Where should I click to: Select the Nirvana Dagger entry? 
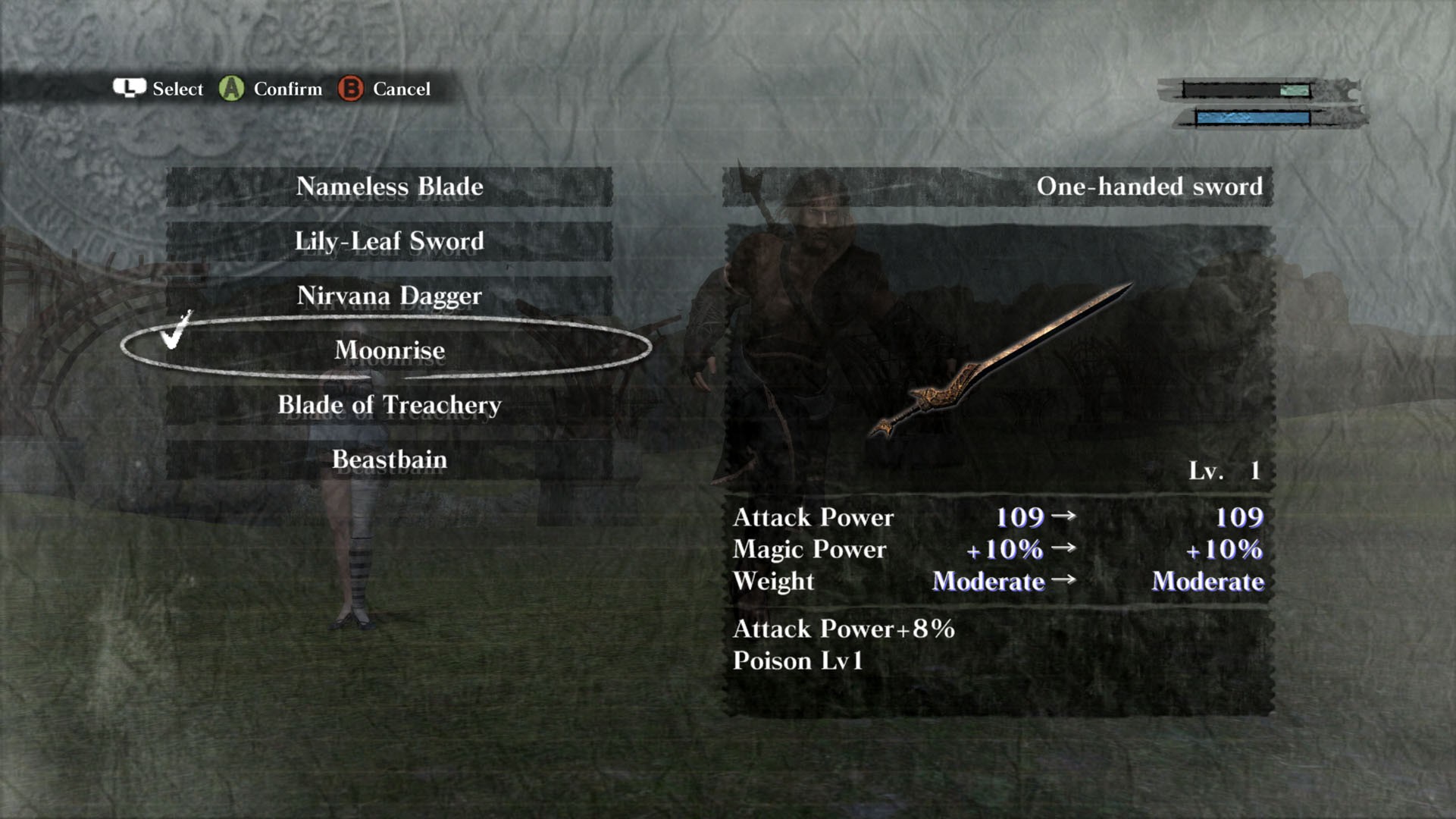point(389,297)
